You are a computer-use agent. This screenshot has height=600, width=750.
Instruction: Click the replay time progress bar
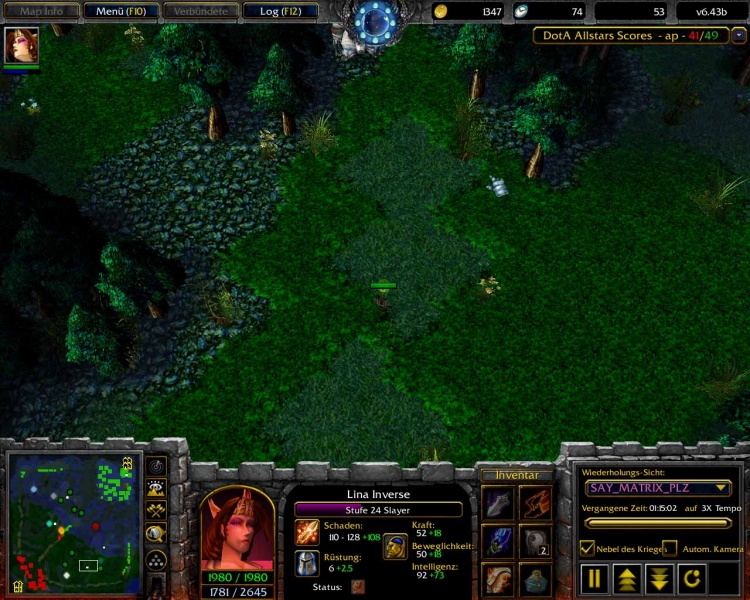658,522
